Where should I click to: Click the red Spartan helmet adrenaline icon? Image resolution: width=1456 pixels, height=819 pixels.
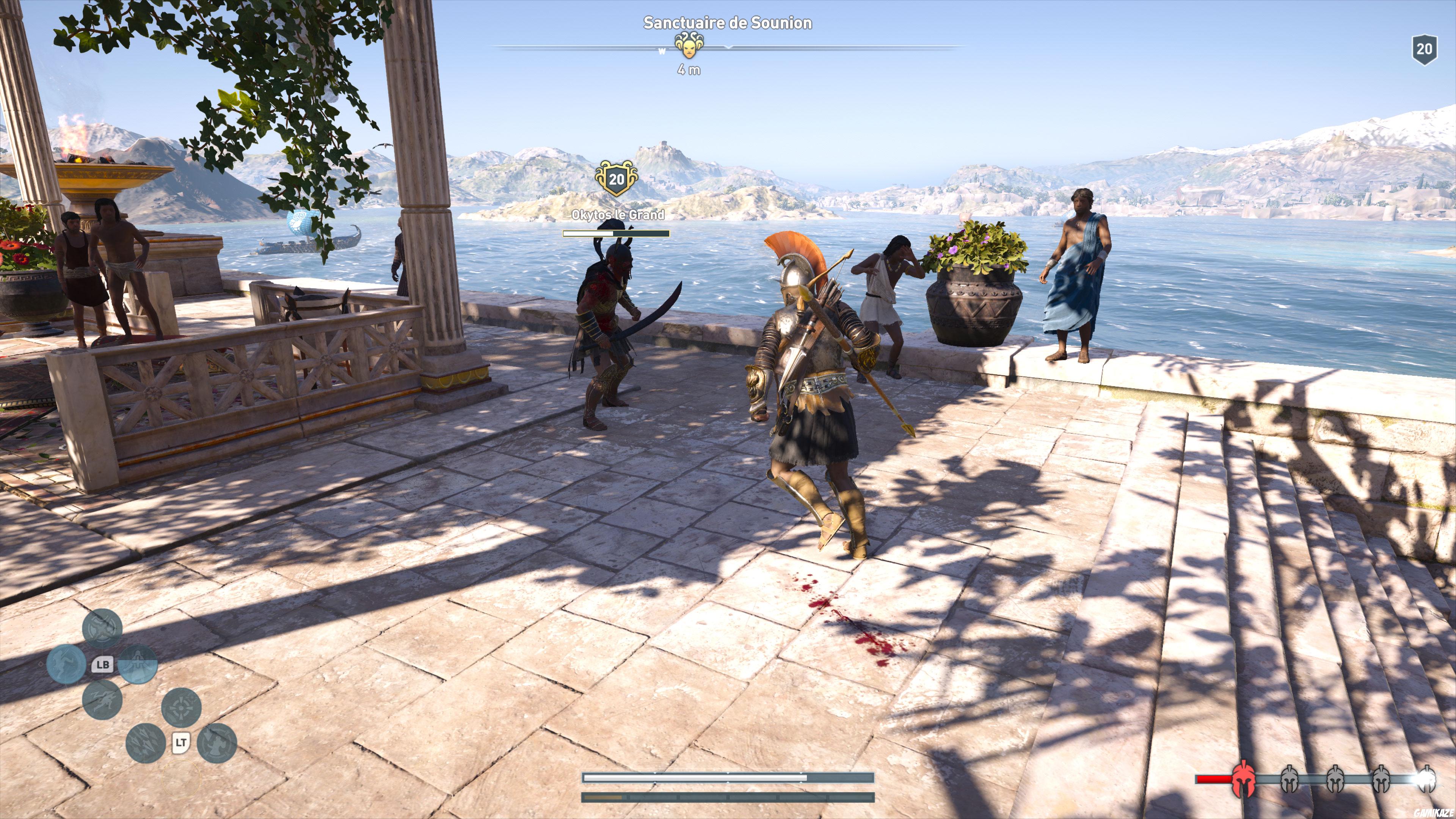[1243, 781]
